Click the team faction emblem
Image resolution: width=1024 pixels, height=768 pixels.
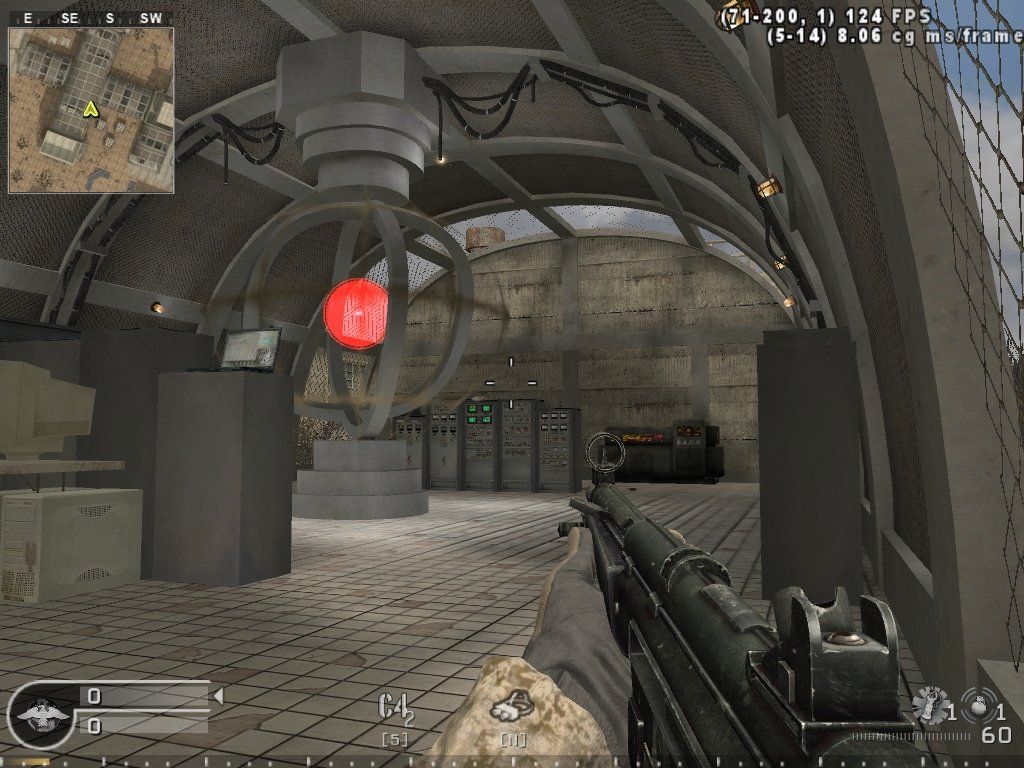click(40, 715)
